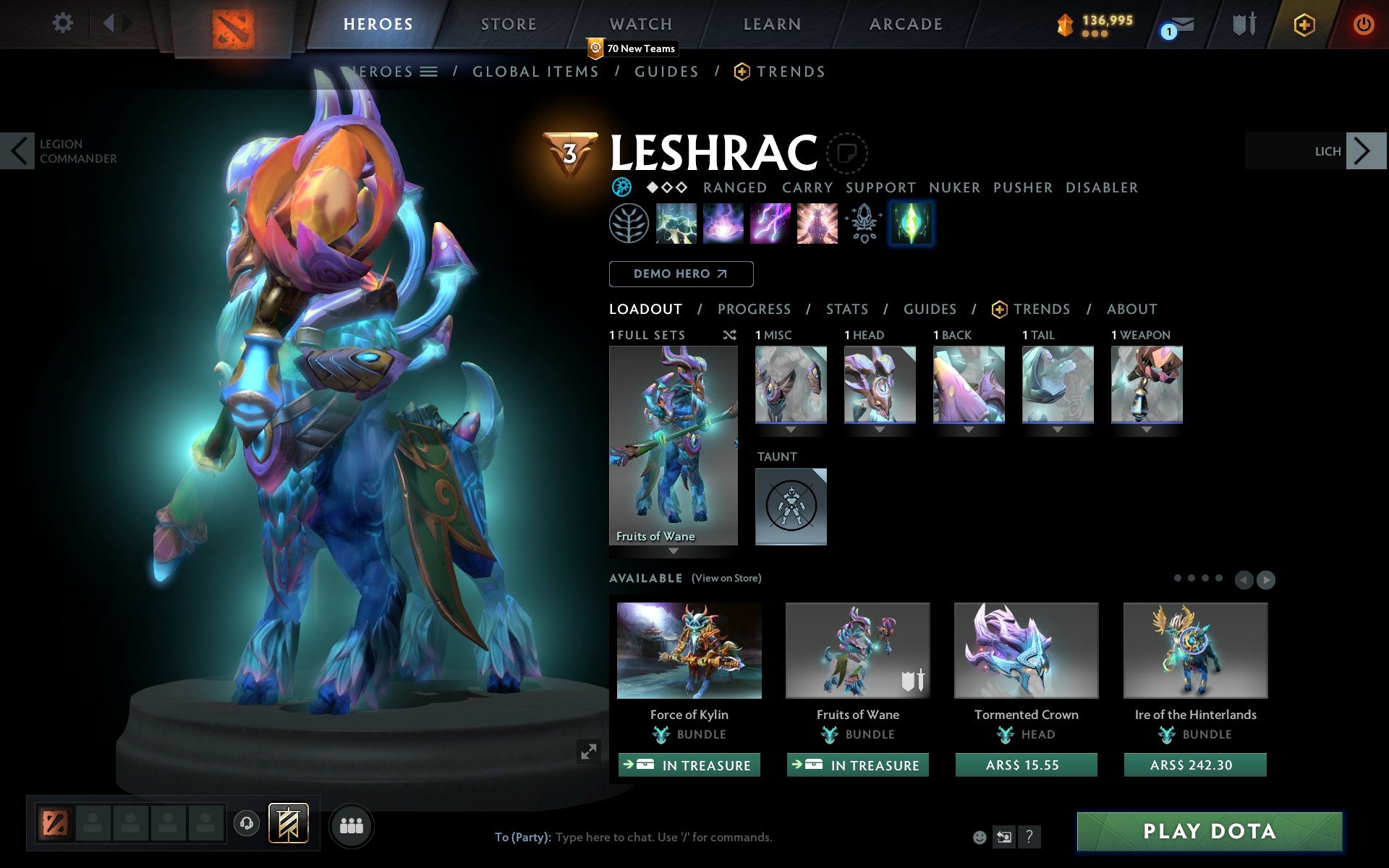
Task: Click the power button to quit Dota
Action: click(x=1363, y=23)
